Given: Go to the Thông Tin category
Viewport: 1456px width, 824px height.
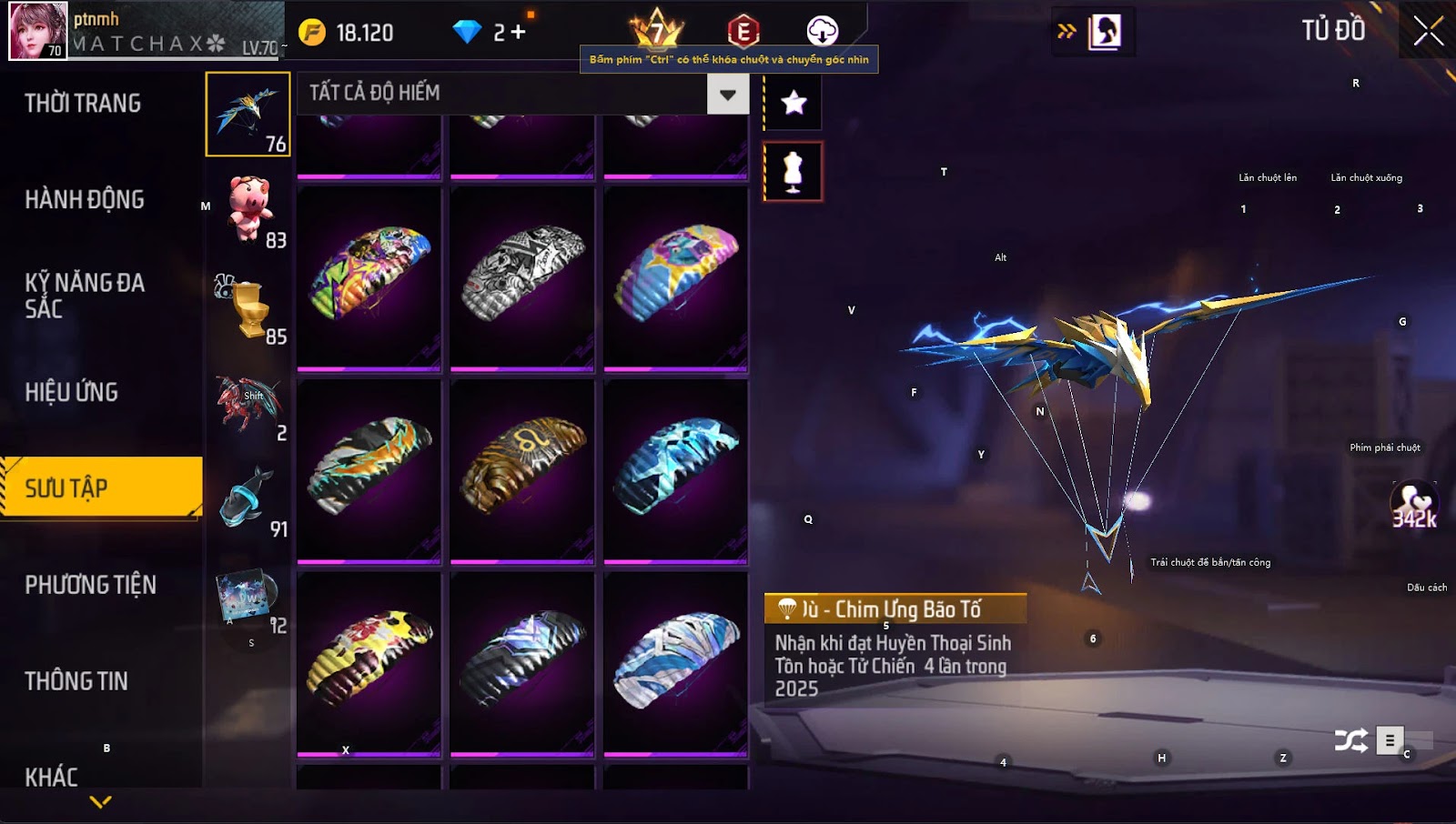Looking at the screenshot, I should pos(76,681).
